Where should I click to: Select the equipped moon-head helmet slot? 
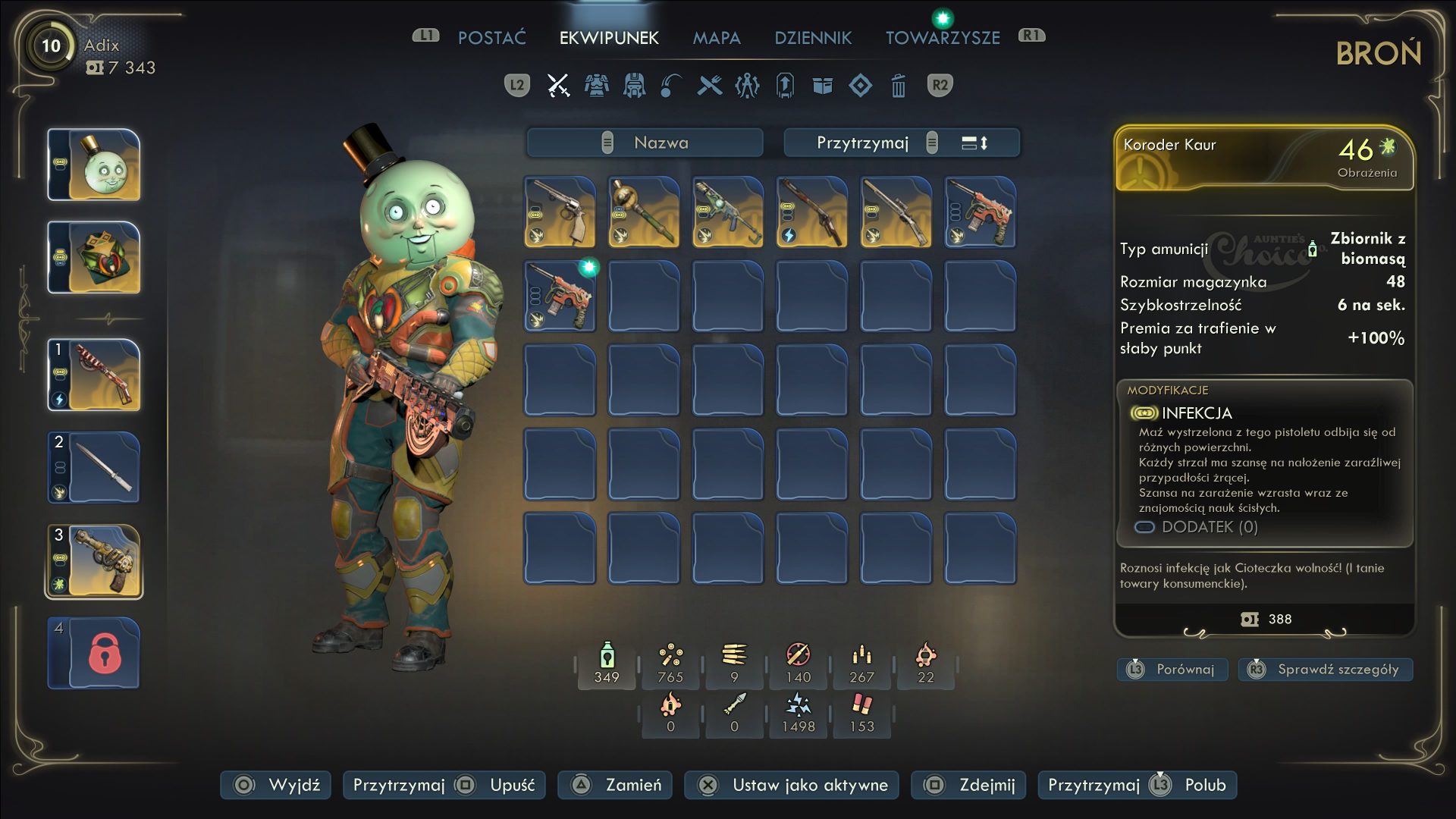click(x=95, y=165)
